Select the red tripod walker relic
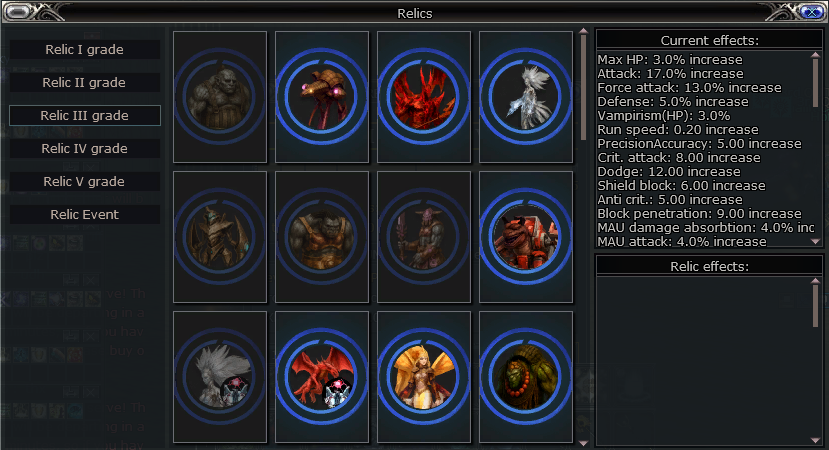829x450 pixels. (322, 97)
